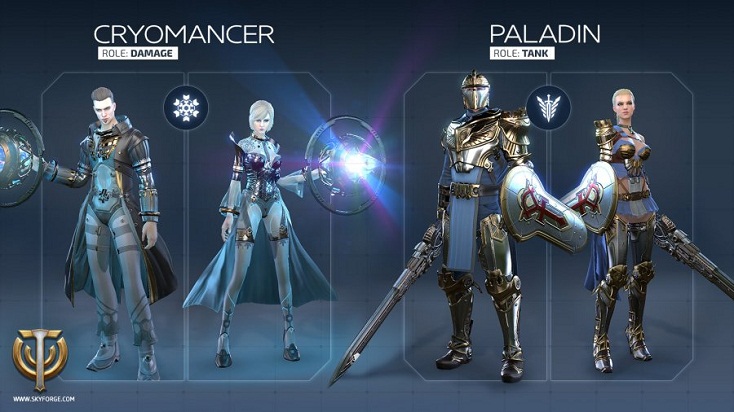Select the Cryomancer snowflake class icon
The image size is (734, 412).
coord(186,106)
